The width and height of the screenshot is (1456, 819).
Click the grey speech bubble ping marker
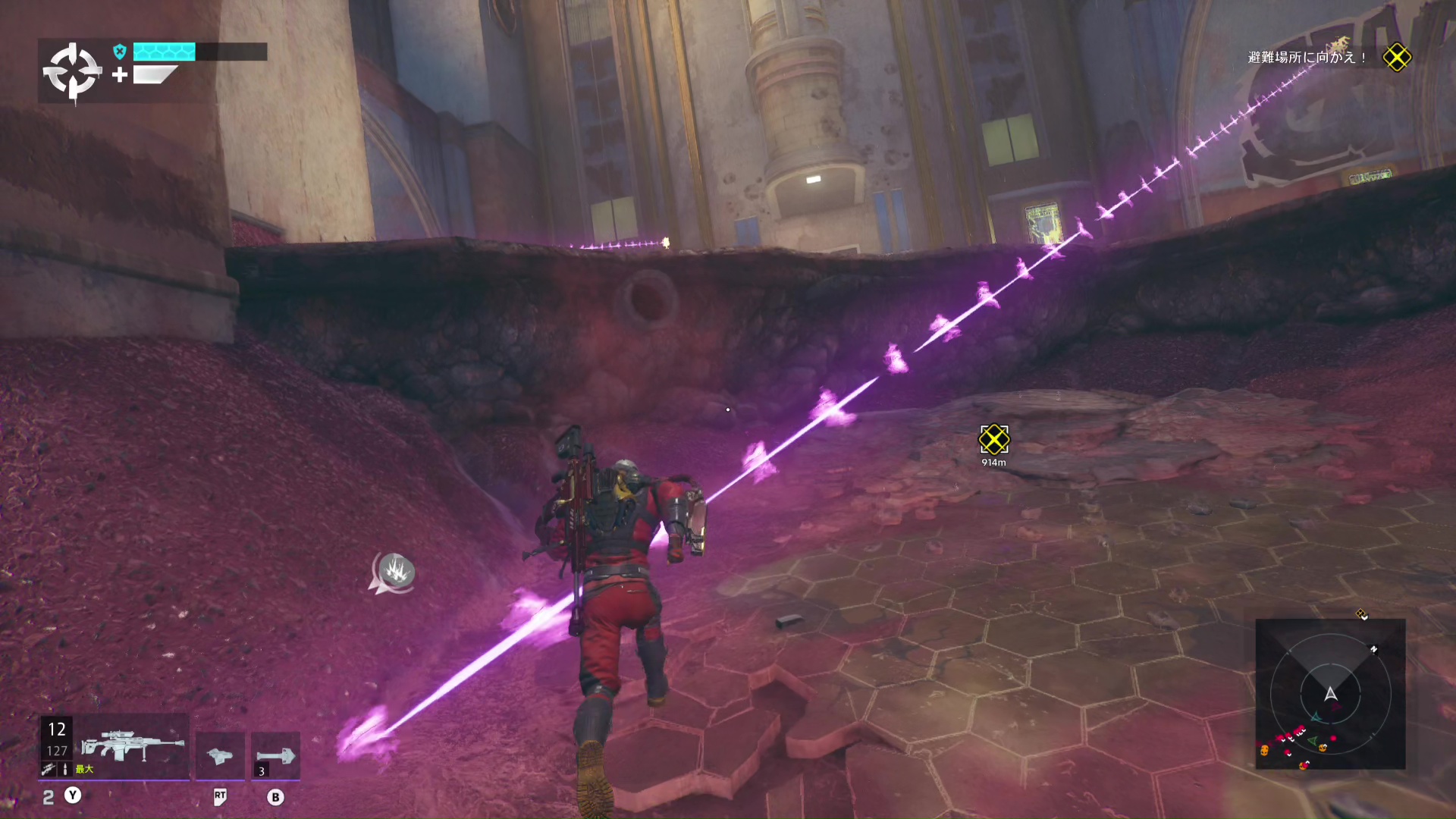coord(394,572)
